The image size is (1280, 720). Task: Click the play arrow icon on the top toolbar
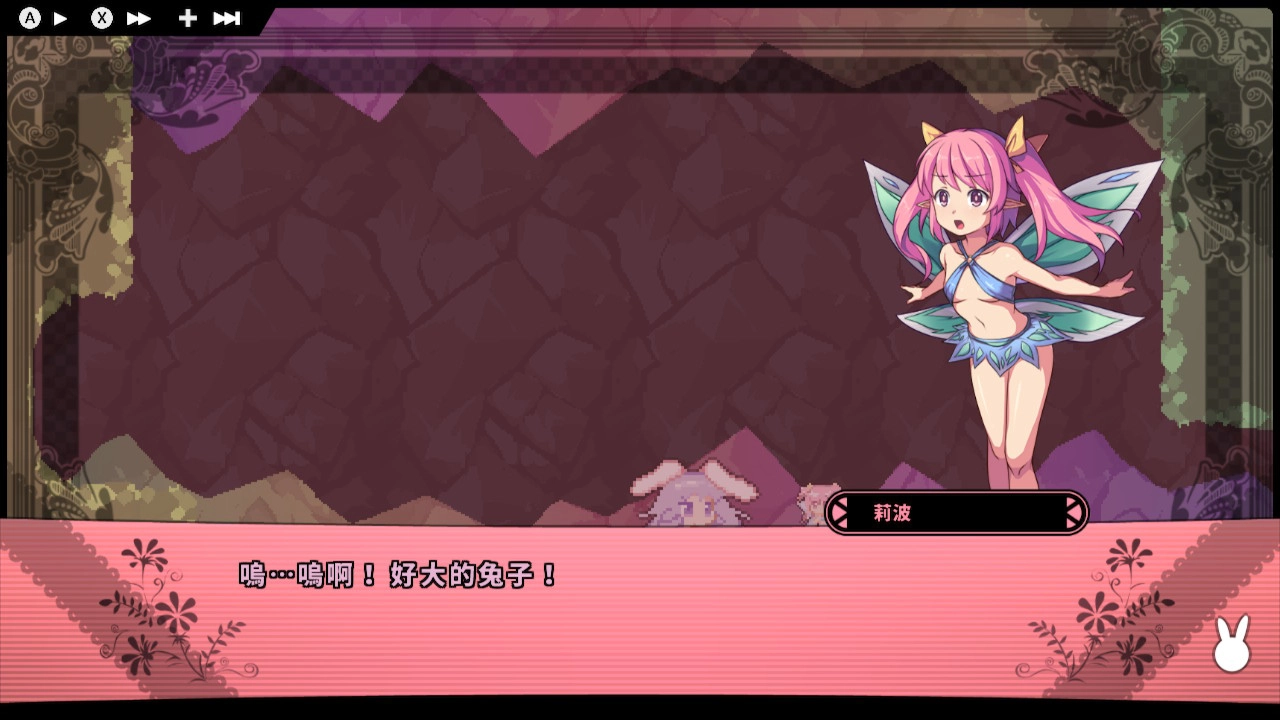point(61,17)
